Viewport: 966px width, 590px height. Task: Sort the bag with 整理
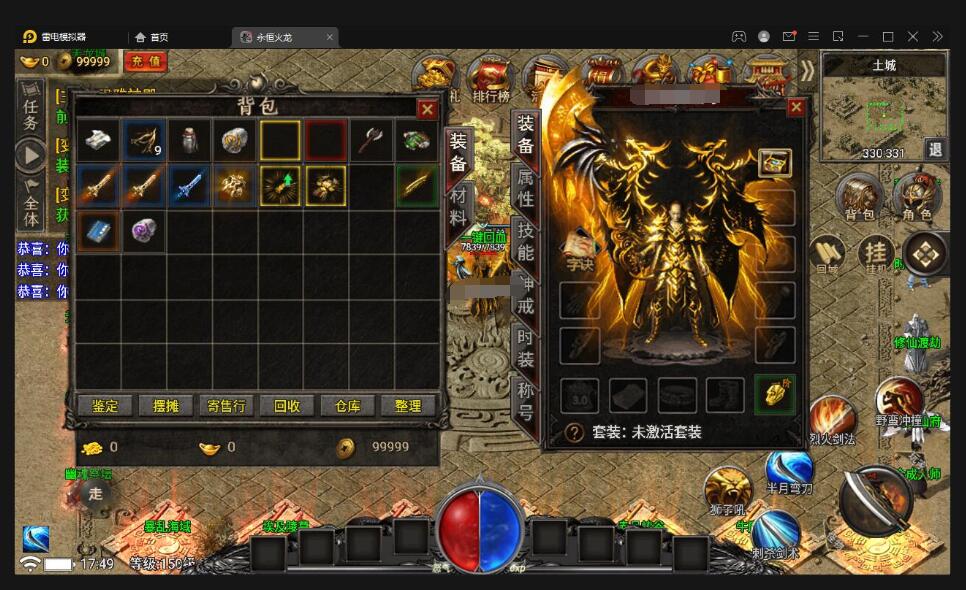408,406
